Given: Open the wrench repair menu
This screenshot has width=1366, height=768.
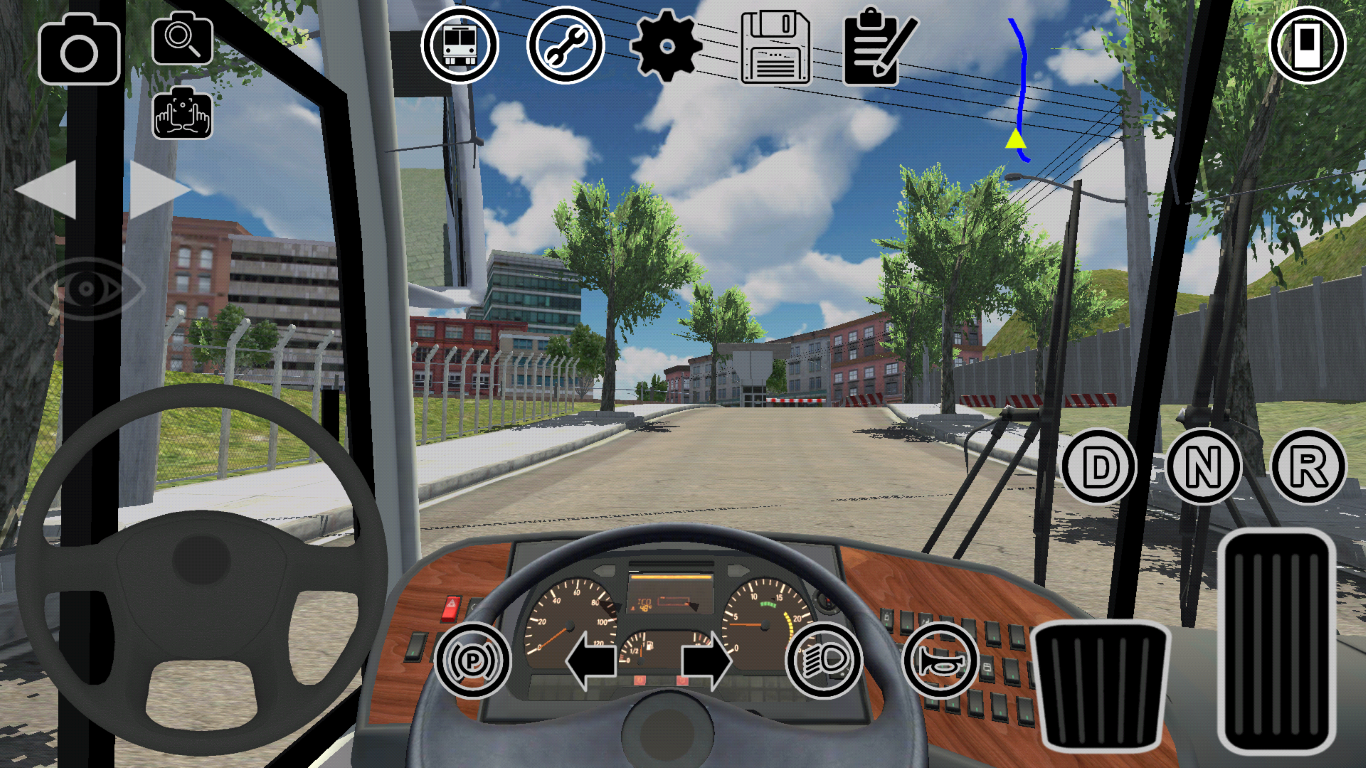Looking at the screenshot, I should pyautogui.click(x=566, y=45).
